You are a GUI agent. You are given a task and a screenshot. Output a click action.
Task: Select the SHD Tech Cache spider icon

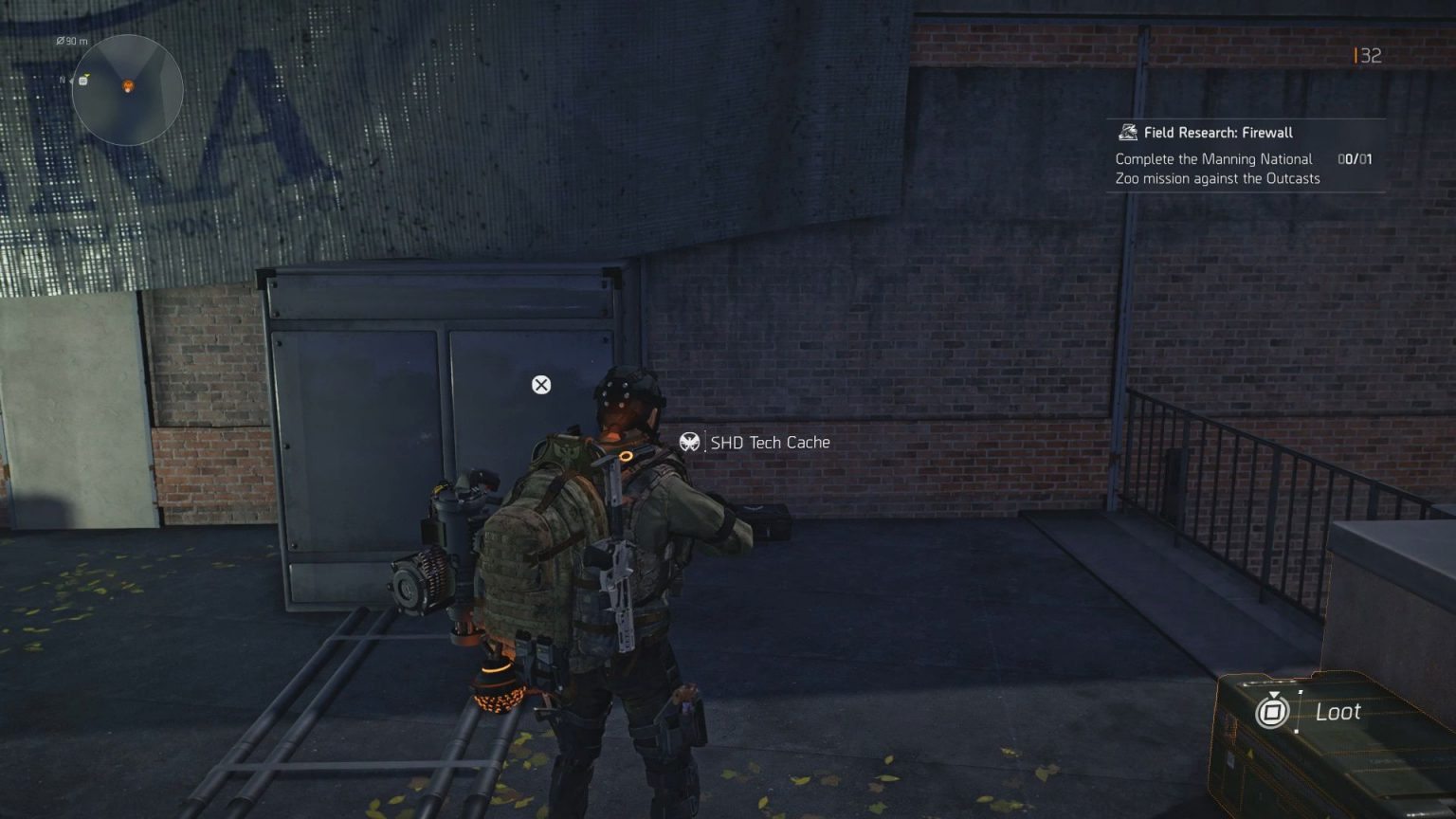pos(690,442)
